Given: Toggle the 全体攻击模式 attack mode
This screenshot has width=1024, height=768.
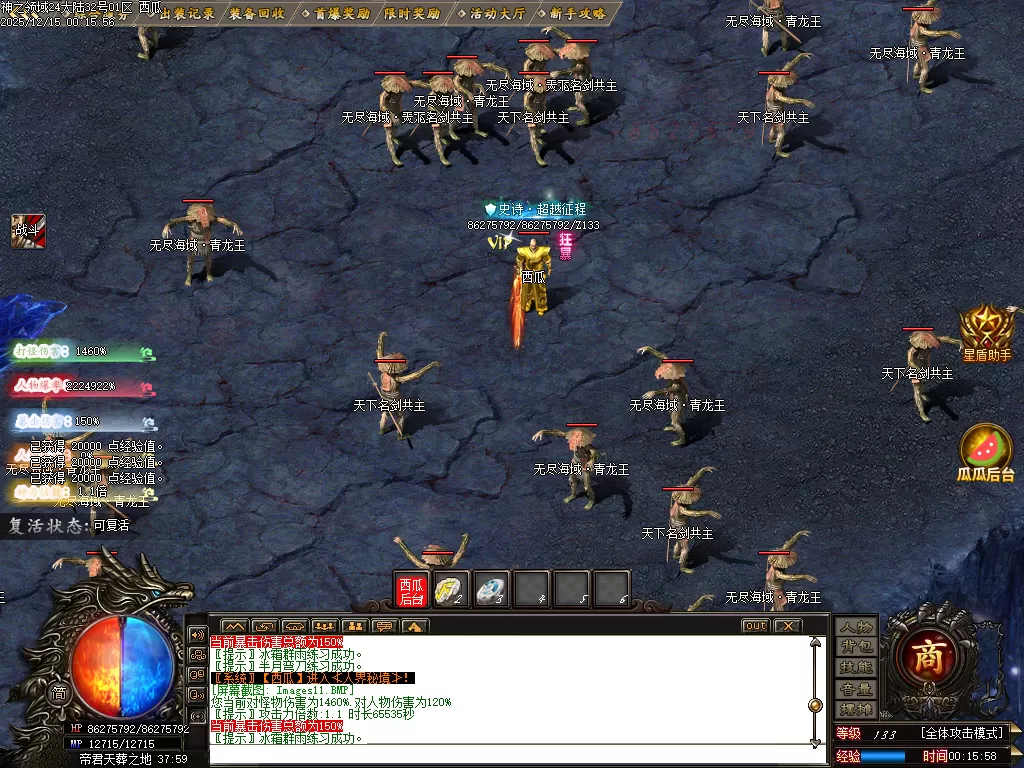Looking at the screenshot, I should (x=962, y=733).
